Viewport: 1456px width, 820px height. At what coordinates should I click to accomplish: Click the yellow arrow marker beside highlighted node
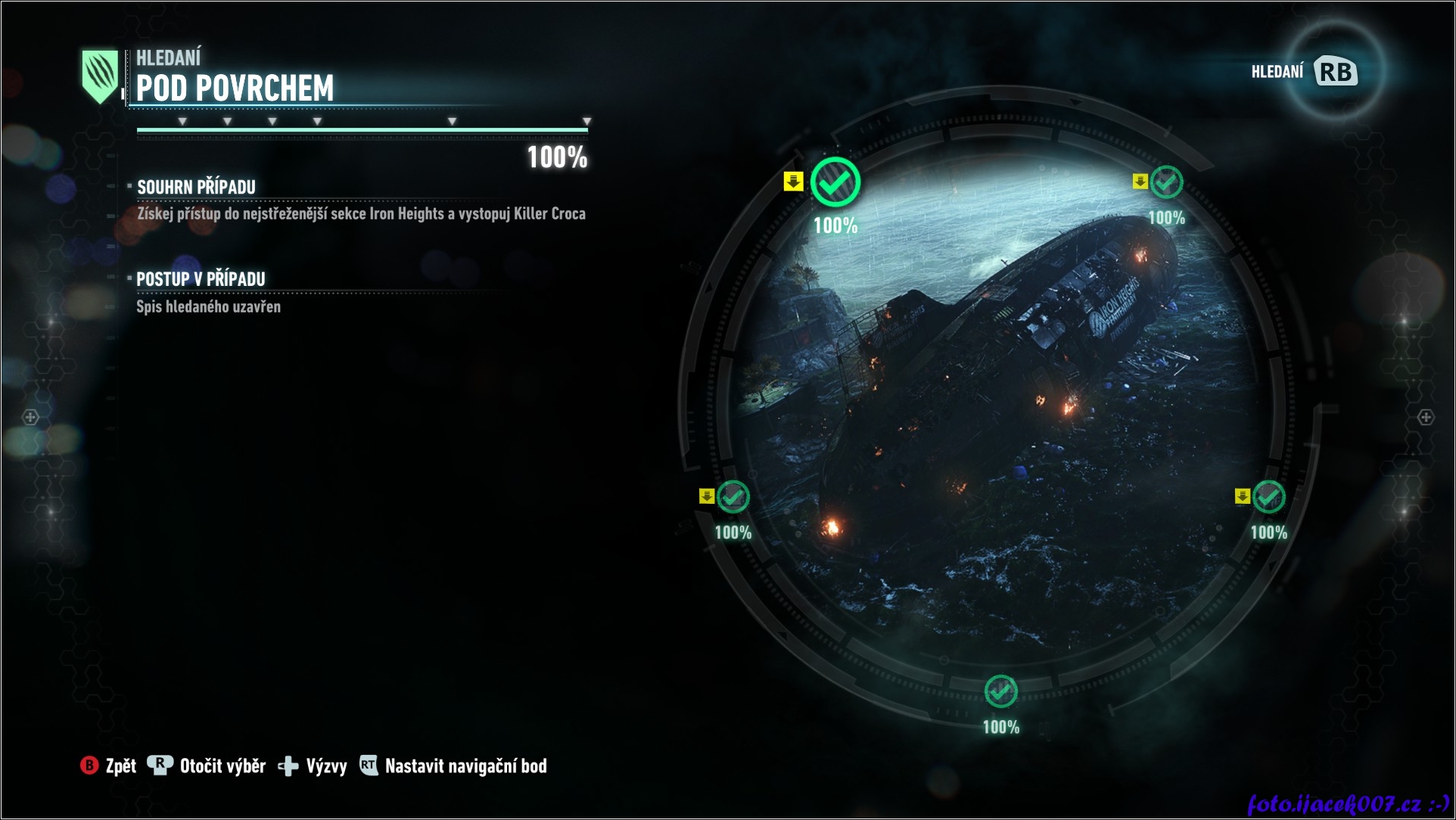pos(793,182)
